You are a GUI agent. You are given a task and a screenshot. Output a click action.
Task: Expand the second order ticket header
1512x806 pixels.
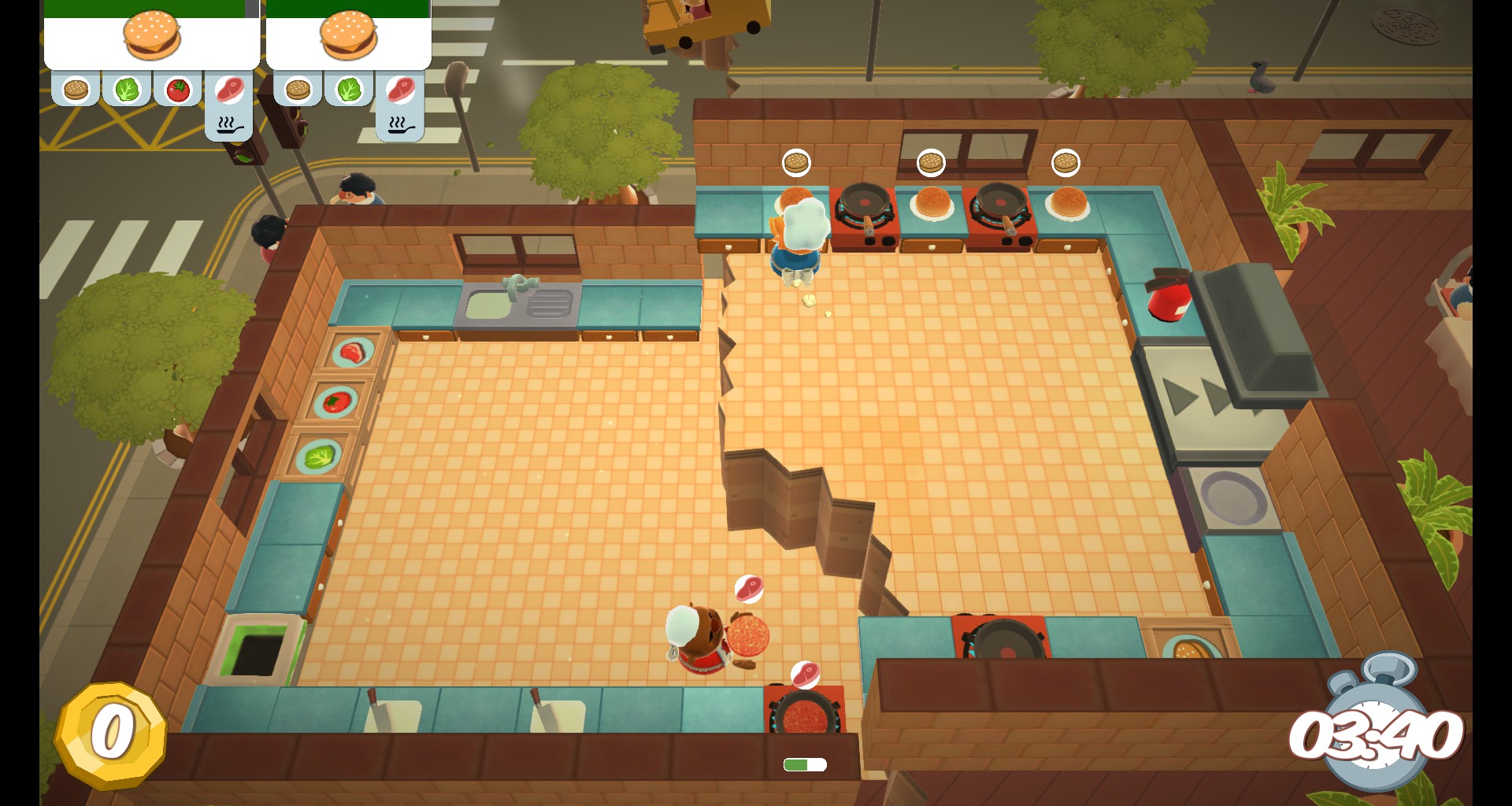pyautogui.click(x=349, y=6)
